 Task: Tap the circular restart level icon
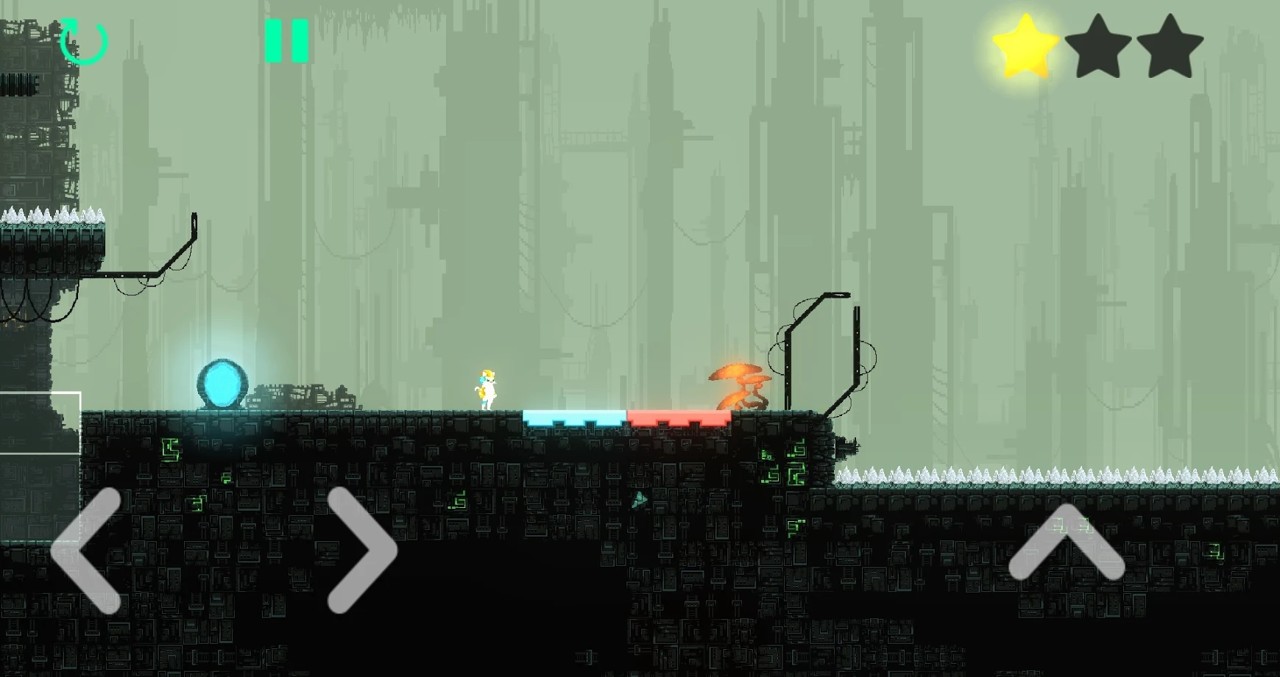[x=84, y=42]
